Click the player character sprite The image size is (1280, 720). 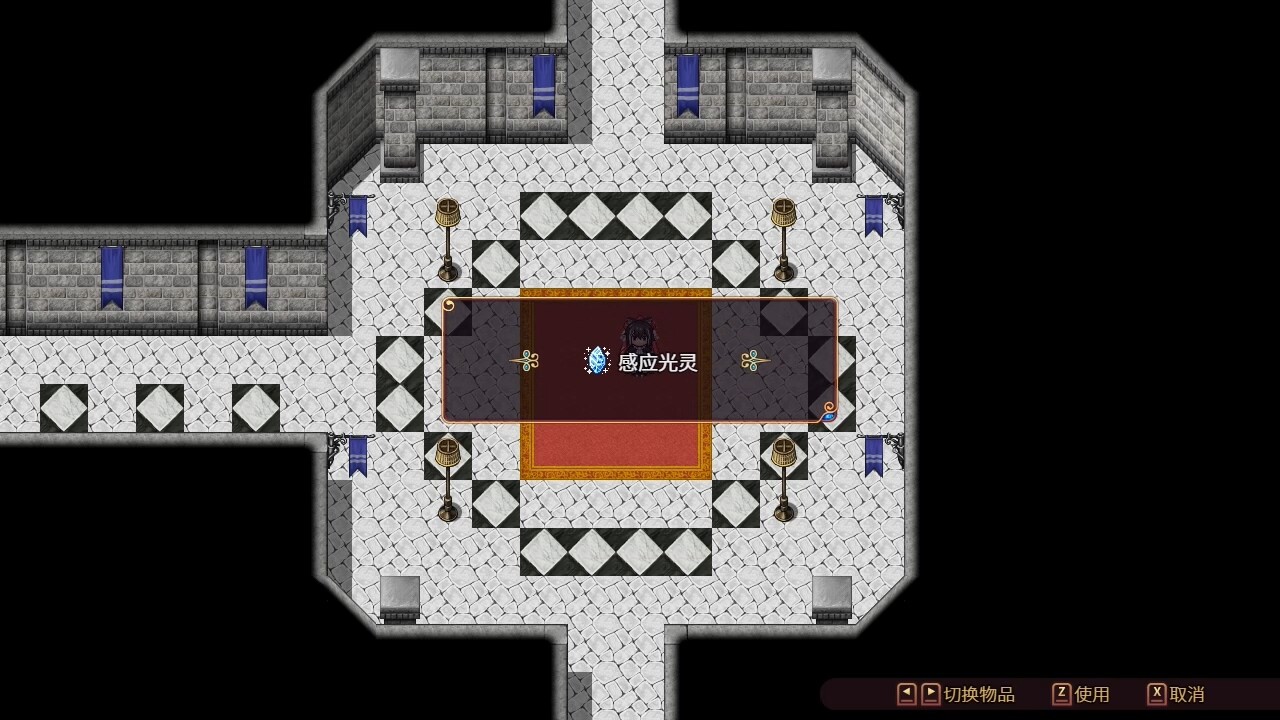click(x=641, y=335)
